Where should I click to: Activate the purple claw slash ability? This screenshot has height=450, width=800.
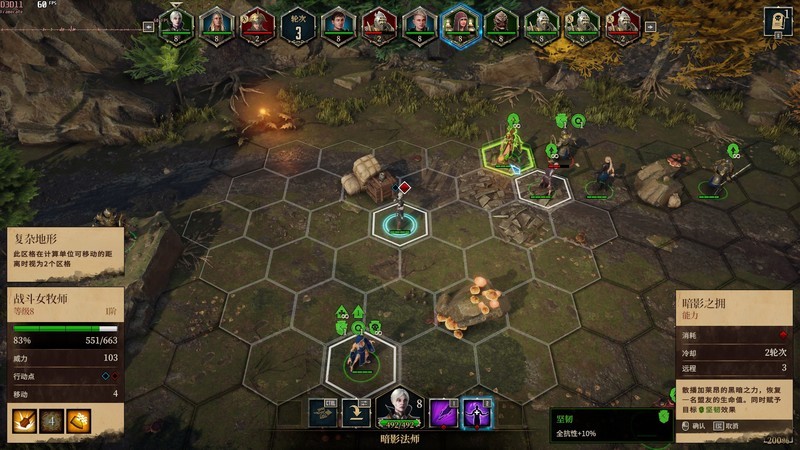tap(443, 412)
